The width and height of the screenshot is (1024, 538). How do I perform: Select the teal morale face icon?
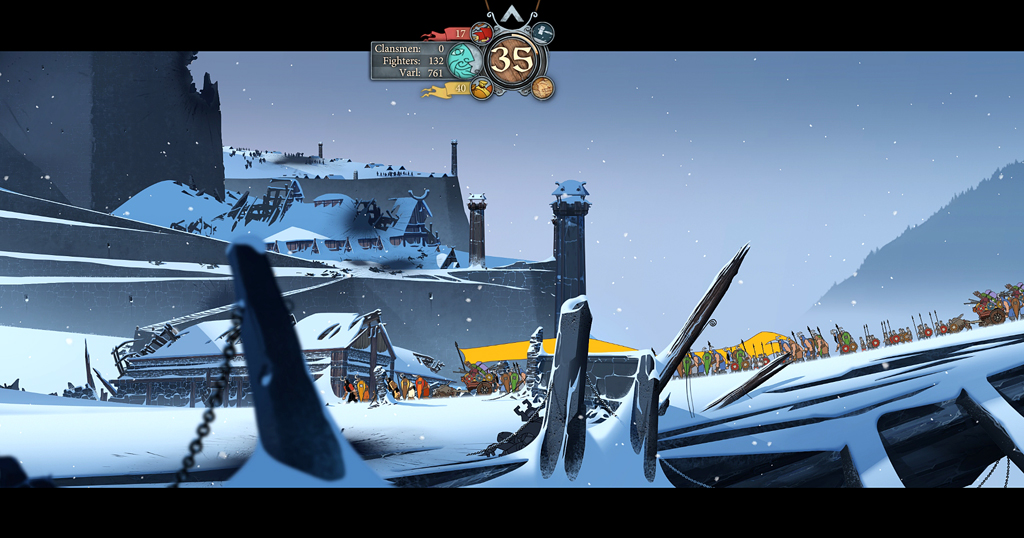pos(464,61)
